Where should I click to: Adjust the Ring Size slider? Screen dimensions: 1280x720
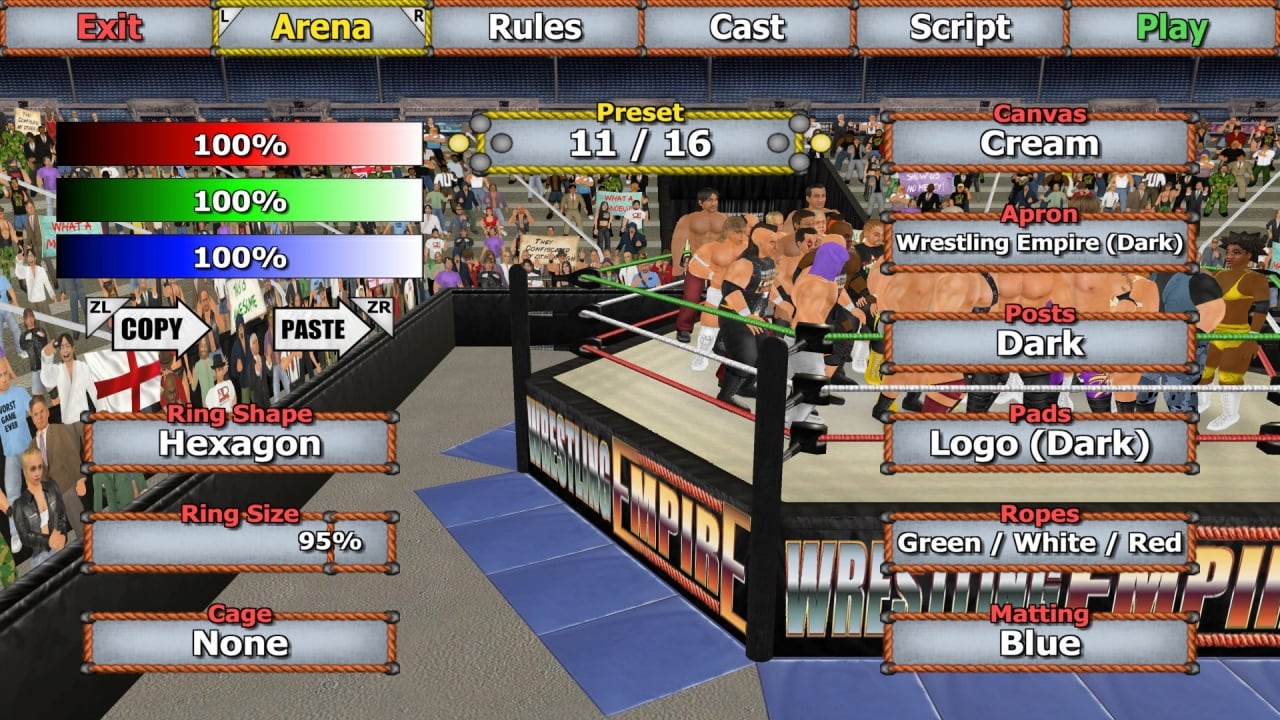(x=240, y=543)
